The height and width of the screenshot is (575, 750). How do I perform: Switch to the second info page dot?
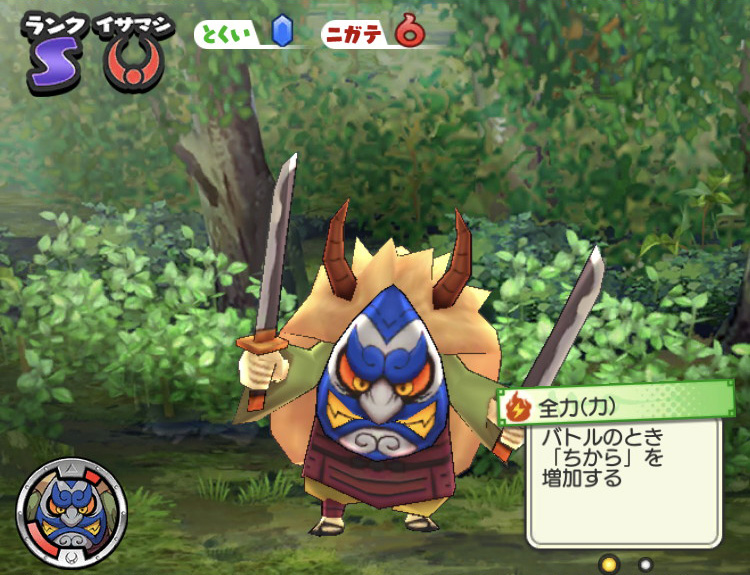click(645, 564)
